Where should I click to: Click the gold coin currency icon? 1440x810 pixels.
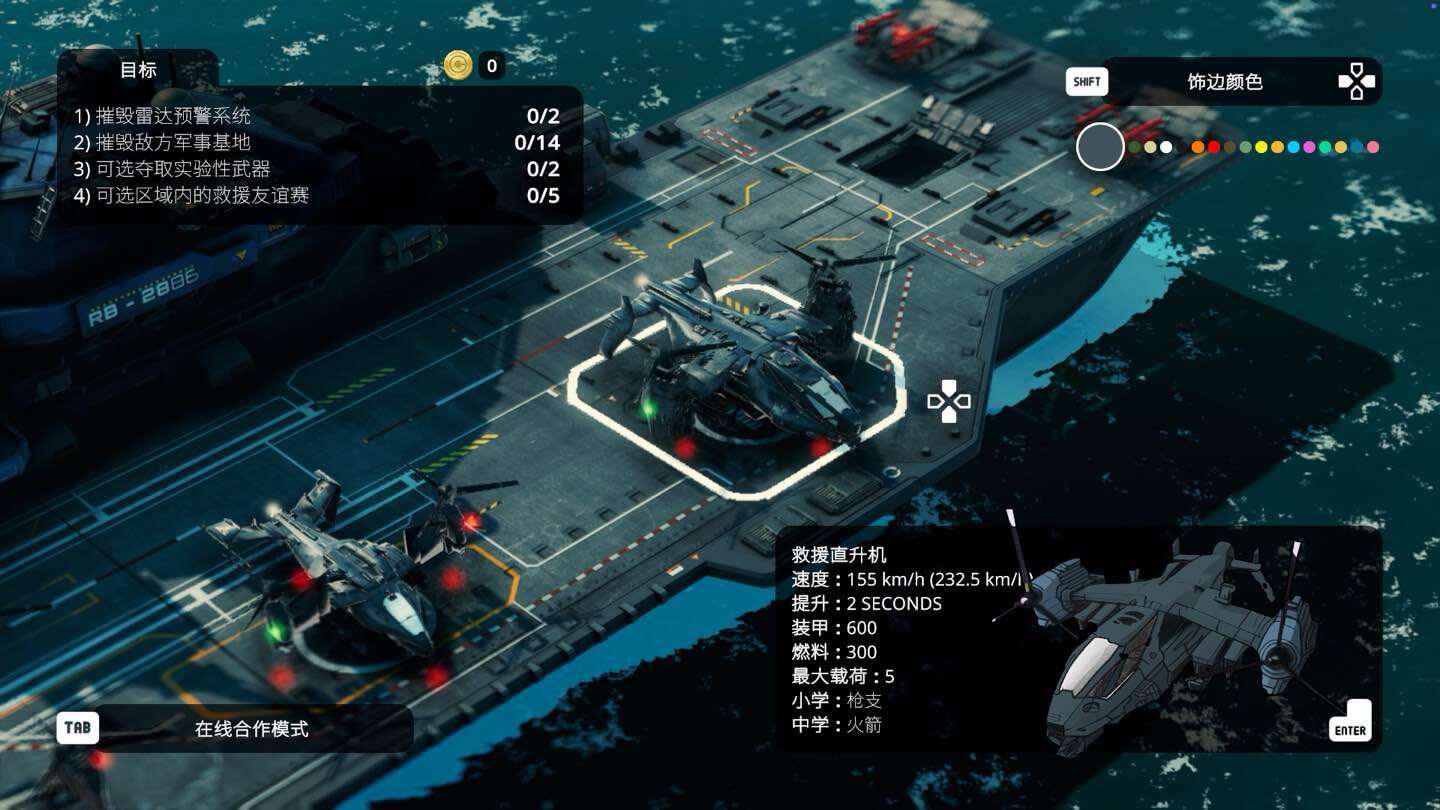[457, 66]
